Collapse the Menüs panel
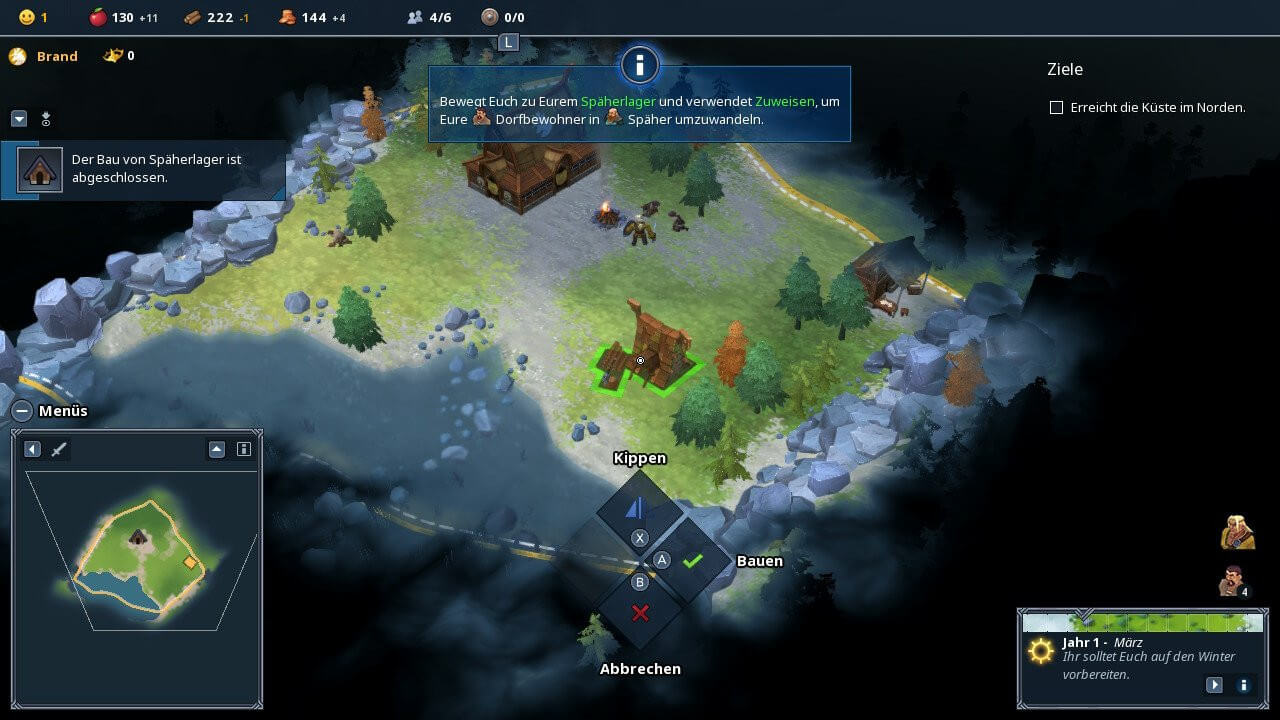This screenshot has width=1280, height=720. tap(22, 411)
